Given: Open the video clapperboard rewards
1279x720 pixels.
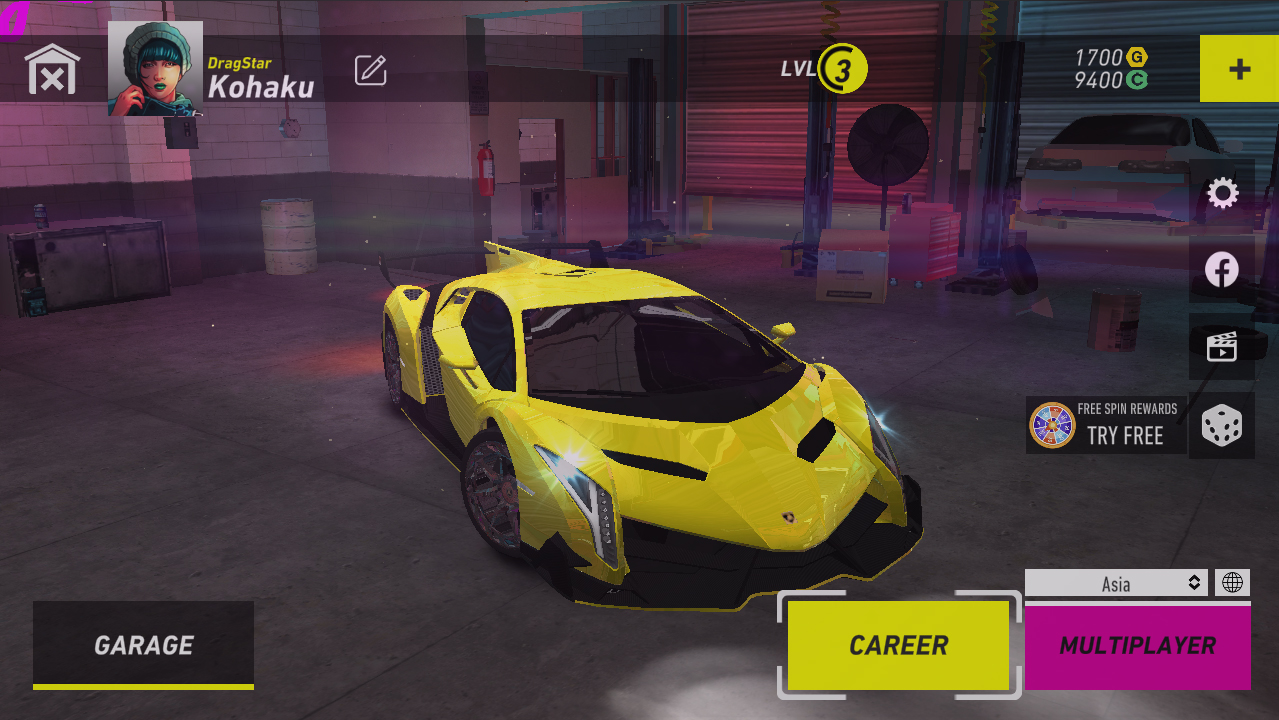Looking at the screenshot, I should [1222, 347].
